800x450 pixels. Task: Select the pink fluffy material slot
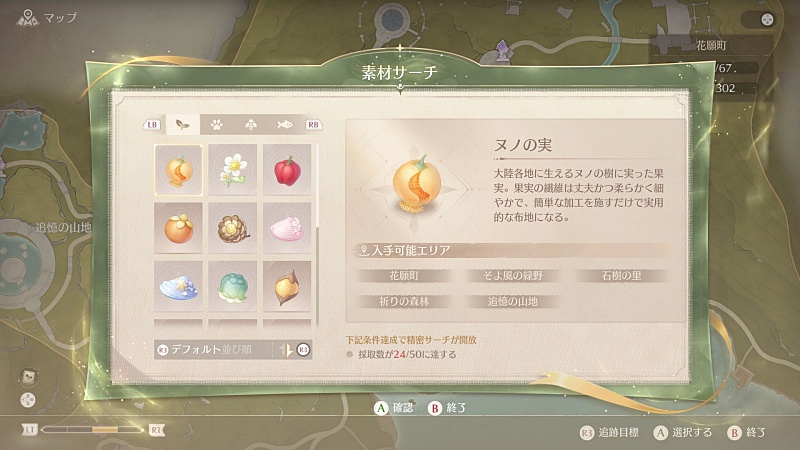(x=287, y=227)
